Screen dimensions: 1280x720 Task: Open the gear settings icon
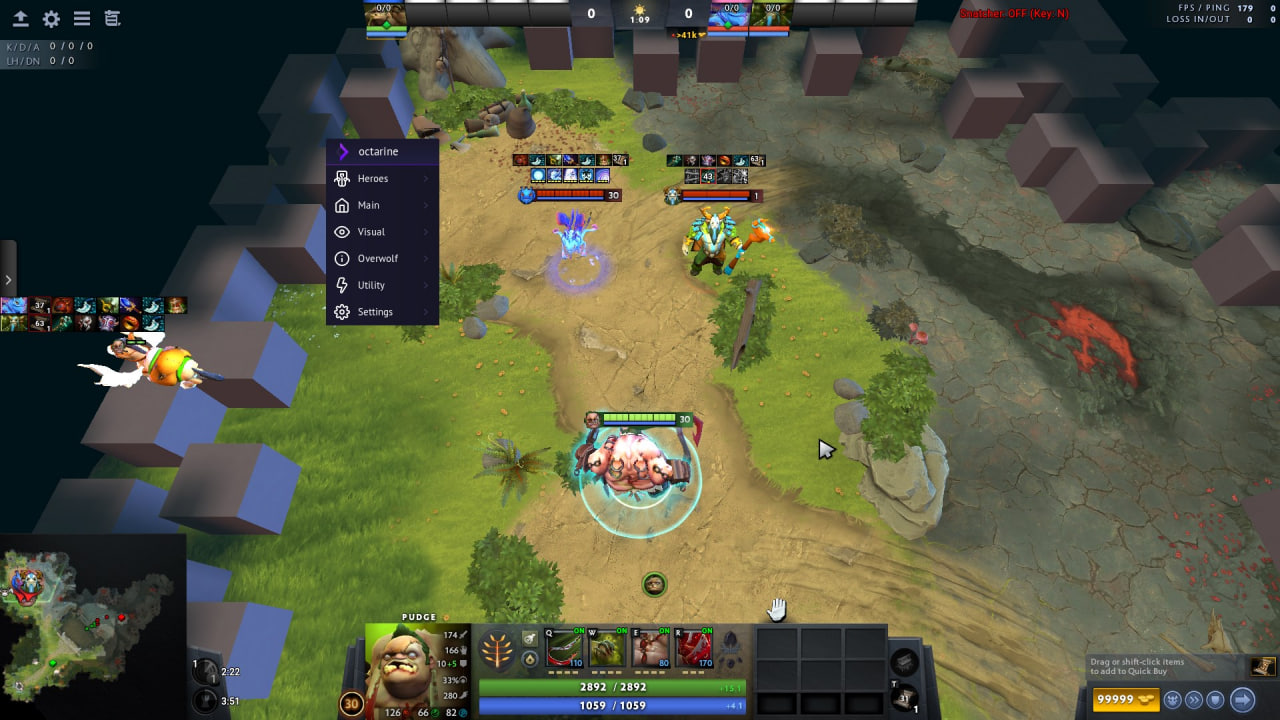51,19
